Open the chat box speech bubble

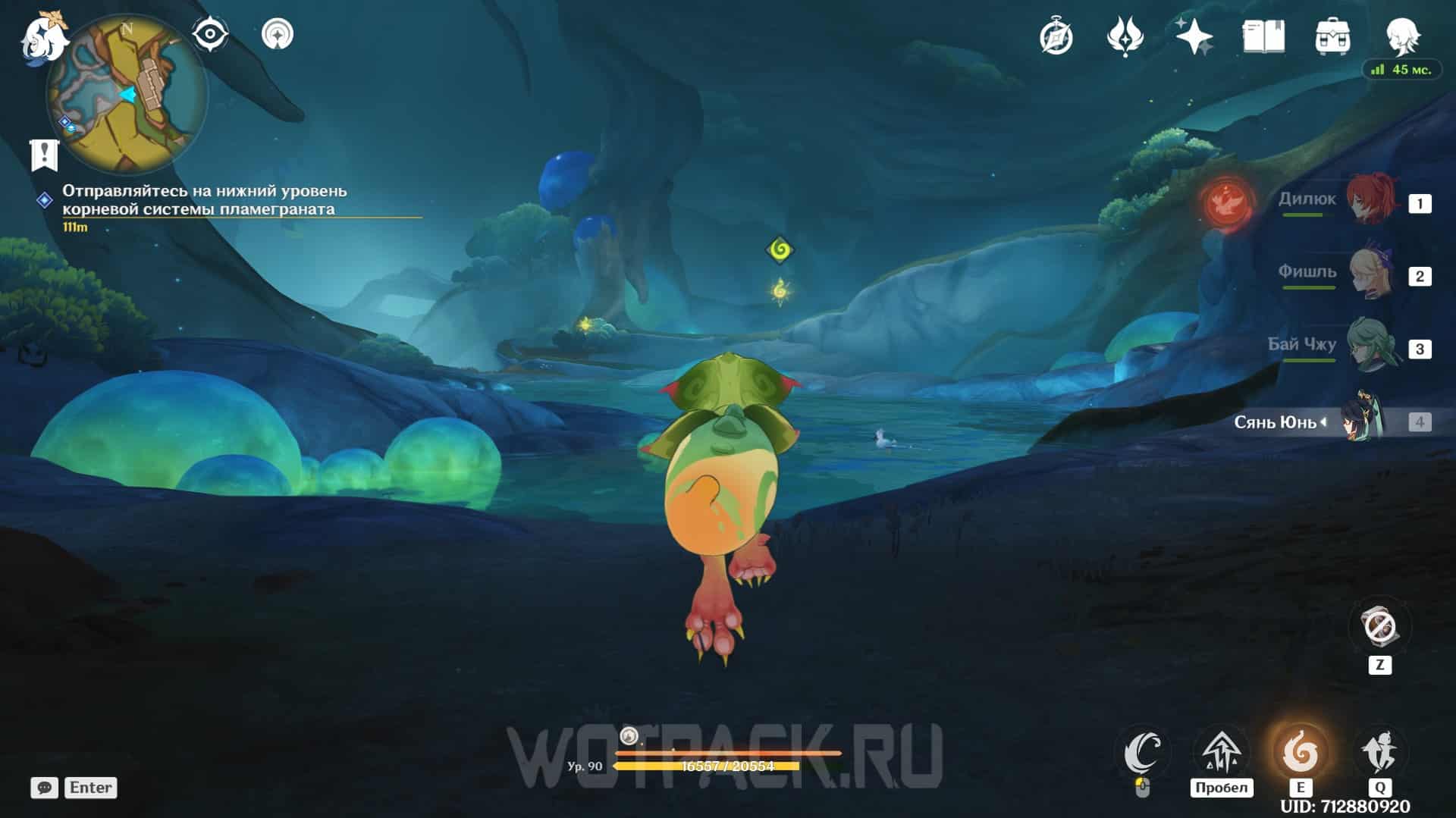tap(45, 788)
